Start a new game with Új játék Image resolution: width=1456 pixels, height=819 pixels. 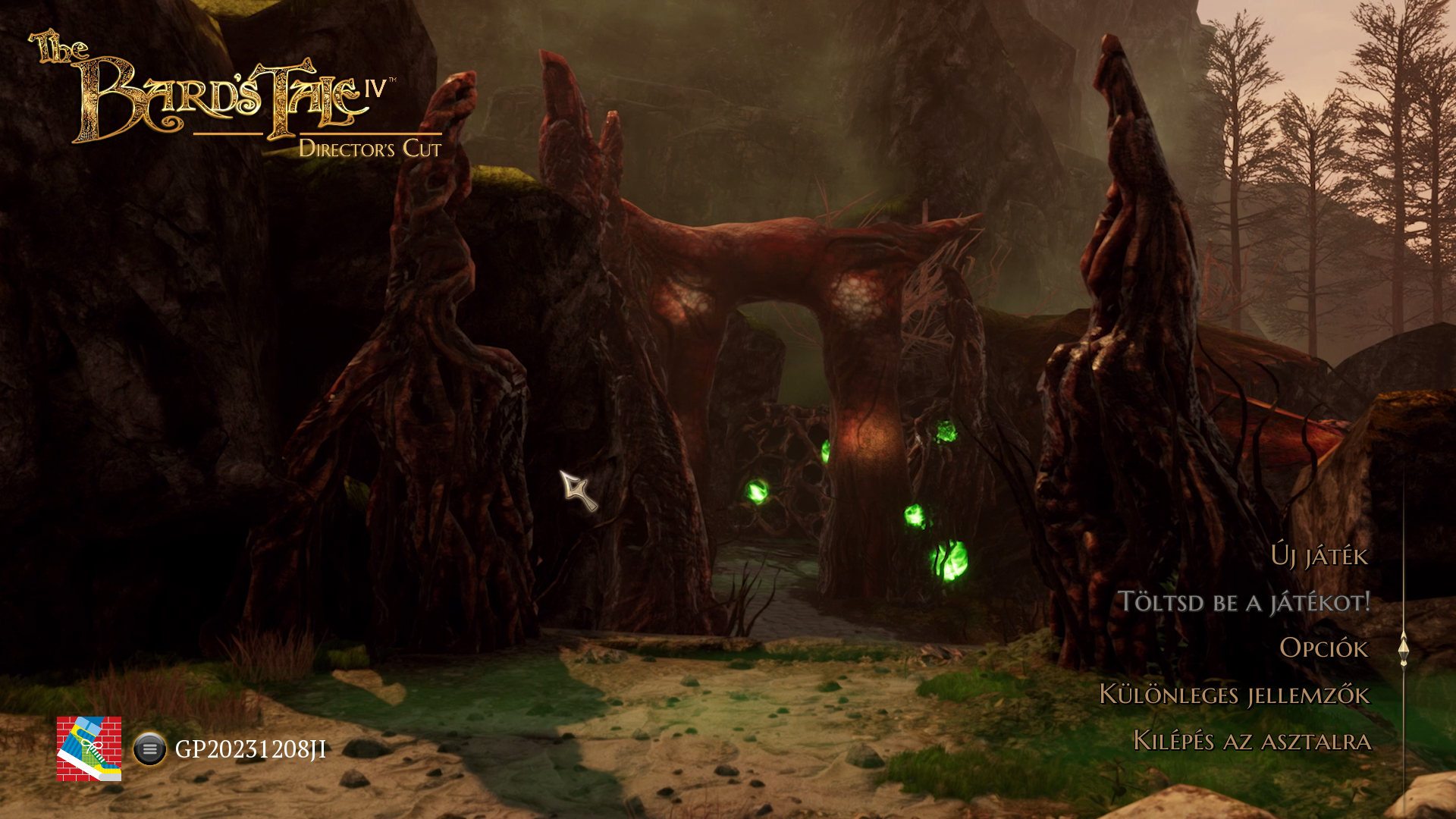pos(1319,556)
